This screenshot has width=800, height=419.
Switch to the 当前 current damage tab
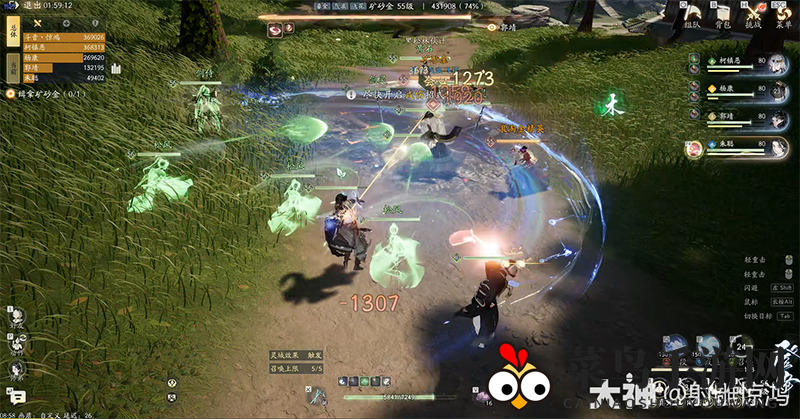pos(13,67)
